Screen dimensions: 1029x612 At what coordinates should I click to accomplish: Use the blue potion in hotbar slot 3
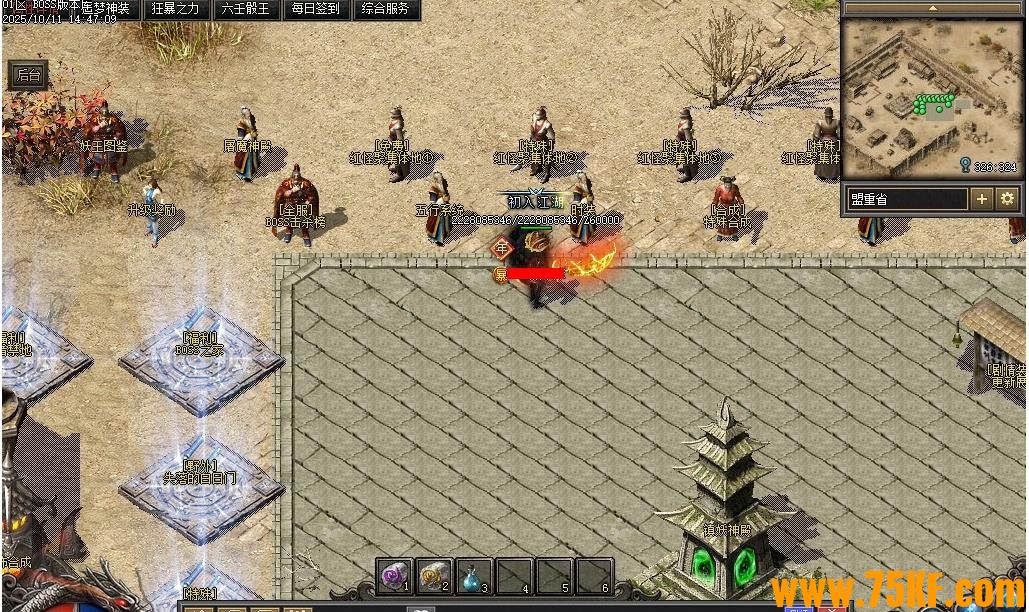pos(474,575)
